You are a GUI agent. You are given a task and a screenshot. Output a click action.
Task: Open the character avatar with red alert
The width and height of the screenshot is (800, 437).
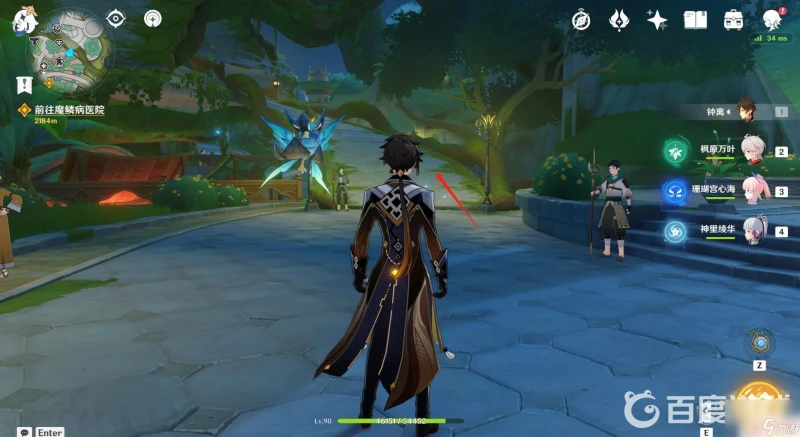coord(772,19)
